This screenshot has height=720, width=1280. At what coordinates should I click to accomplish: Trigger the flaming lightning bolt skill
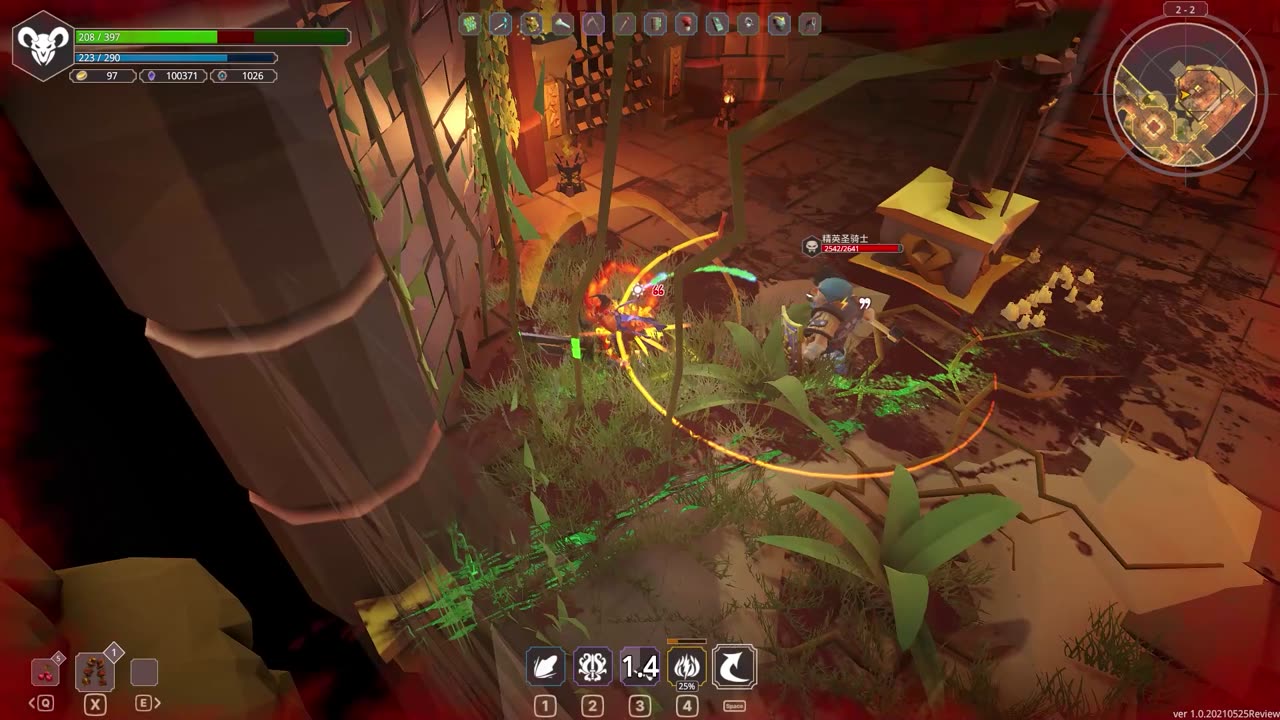687,667
